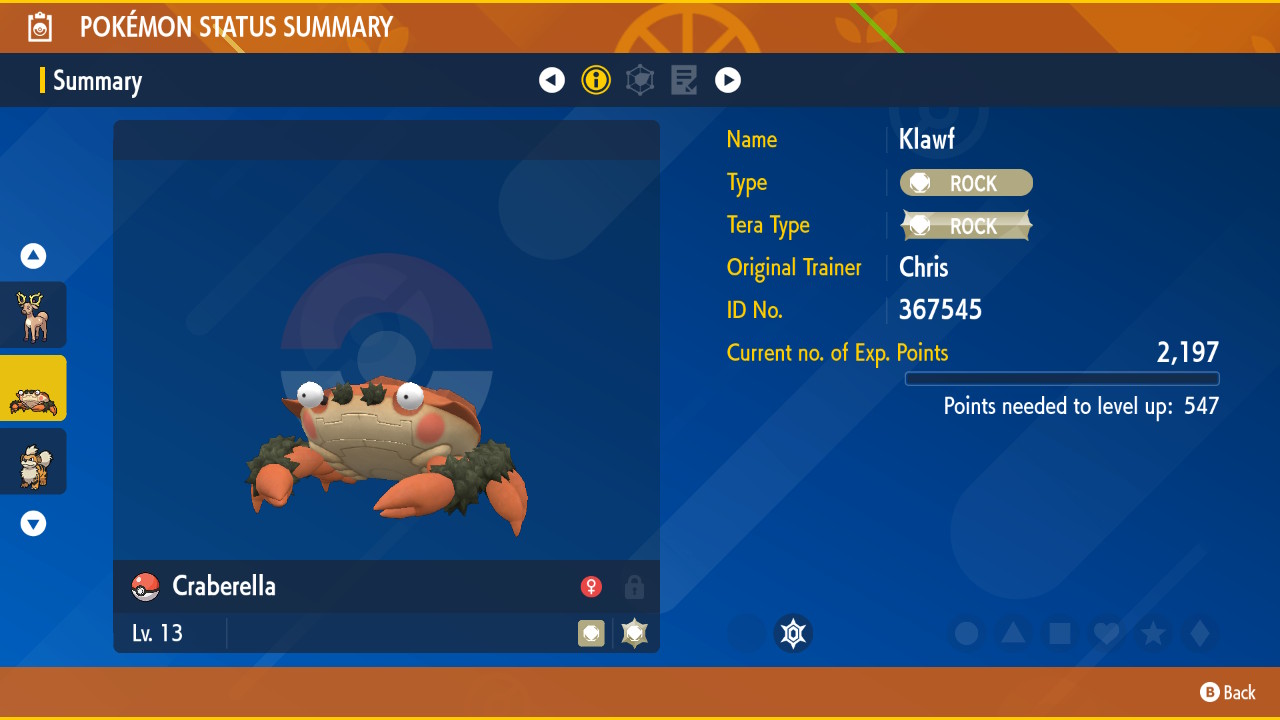
Task: Select the Rock type badge
Action: (966, 183)
